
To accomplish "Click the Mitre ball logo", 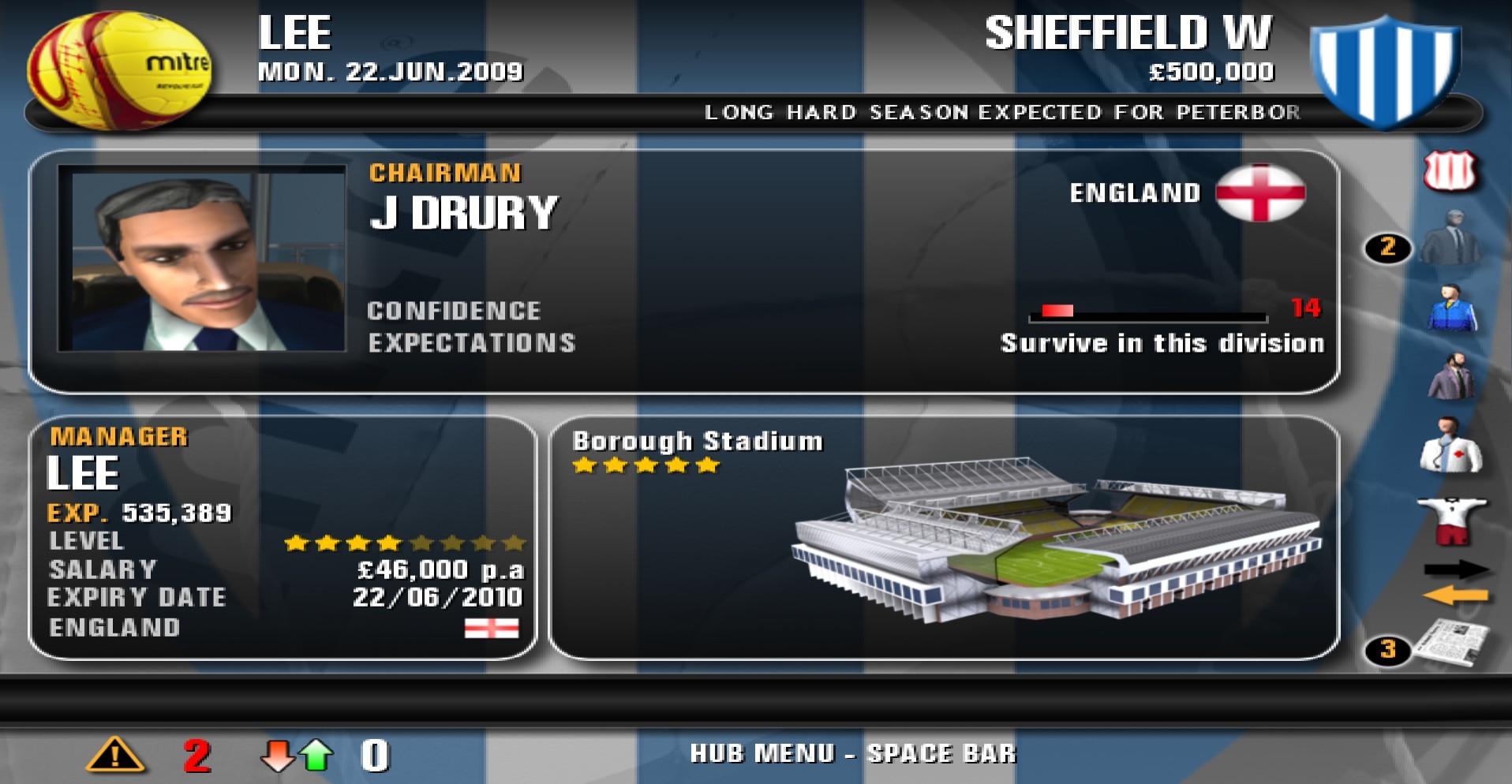I will pyautogui.click(x=122, y=67).
